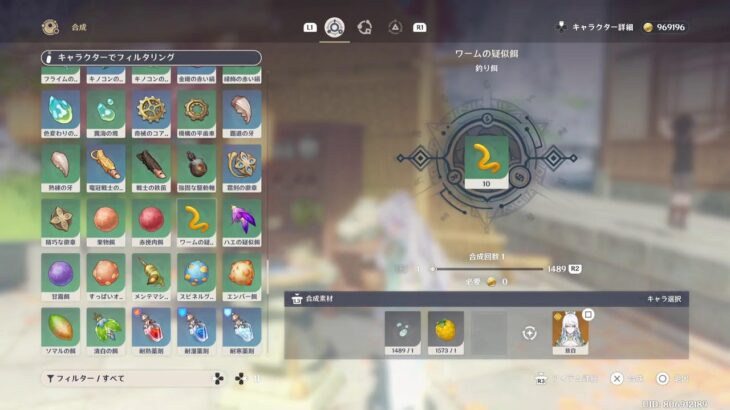Open キャラクター詳細 character details
The height and width of the screenshot is (410, 730).
tap(613, 27)
